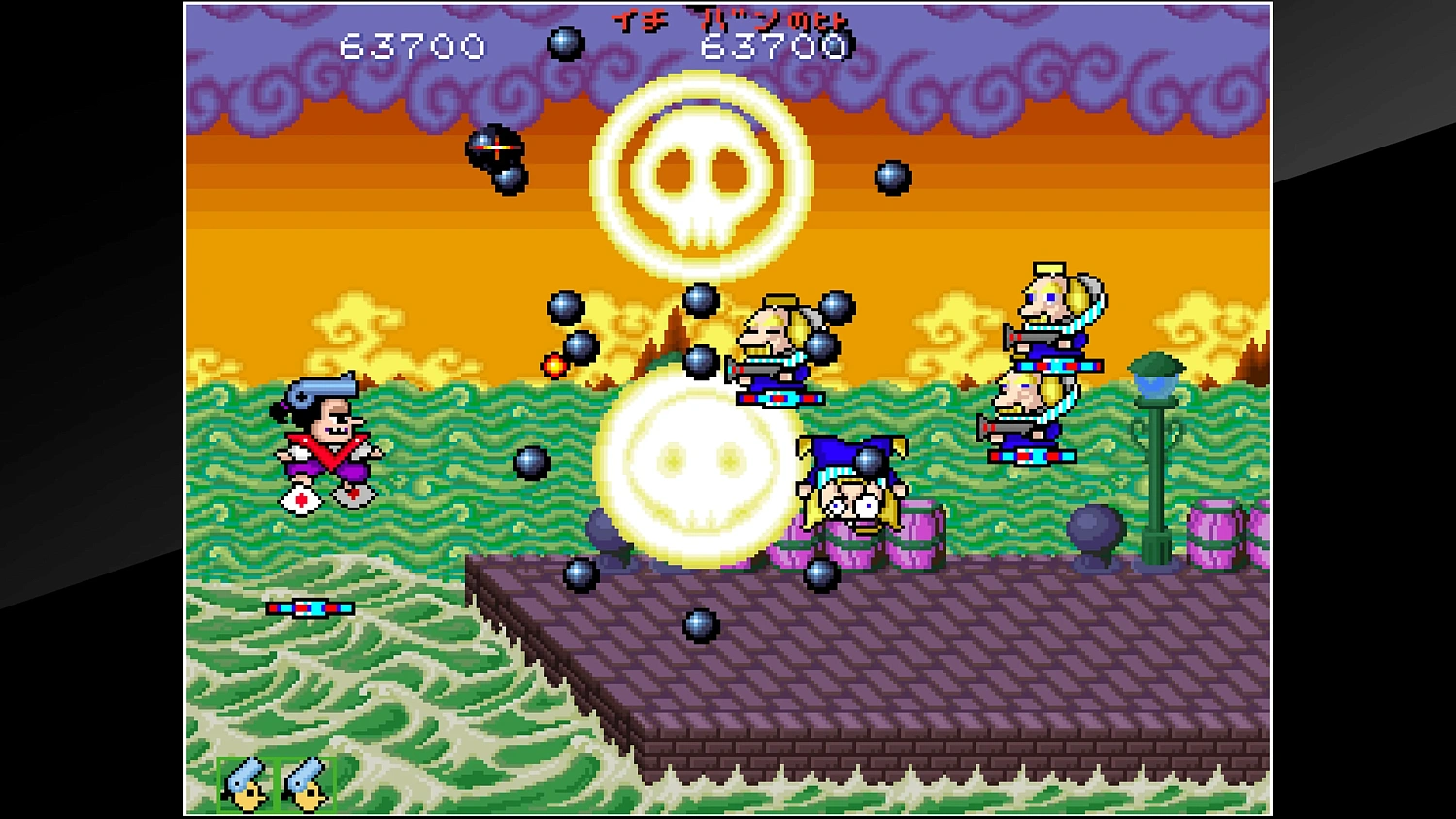Click the flaming cannonball on the left
The image size is (1456, 819).
tap(556, 367)
